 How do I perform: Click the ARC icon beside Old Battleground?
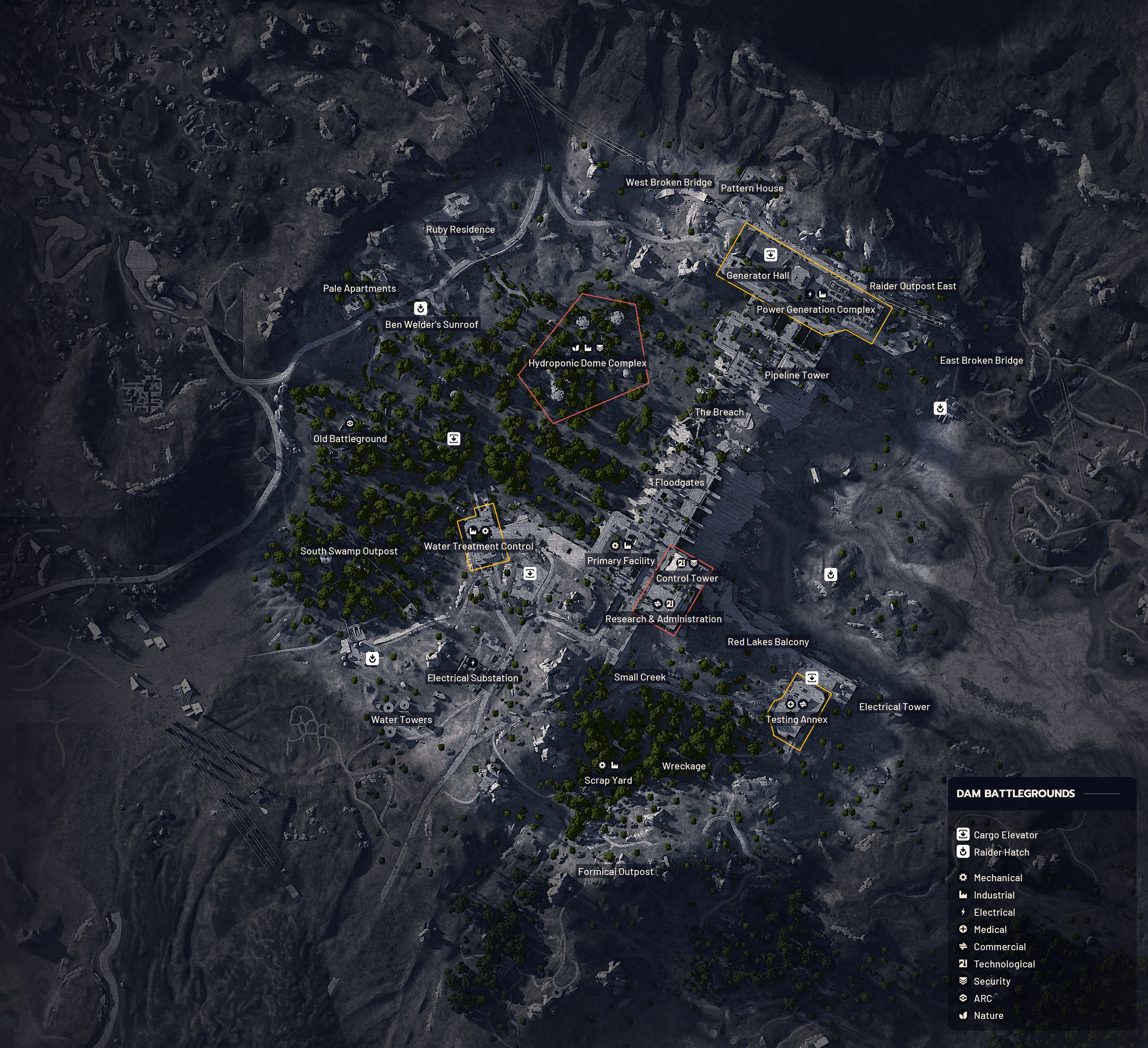coord(351,424)
